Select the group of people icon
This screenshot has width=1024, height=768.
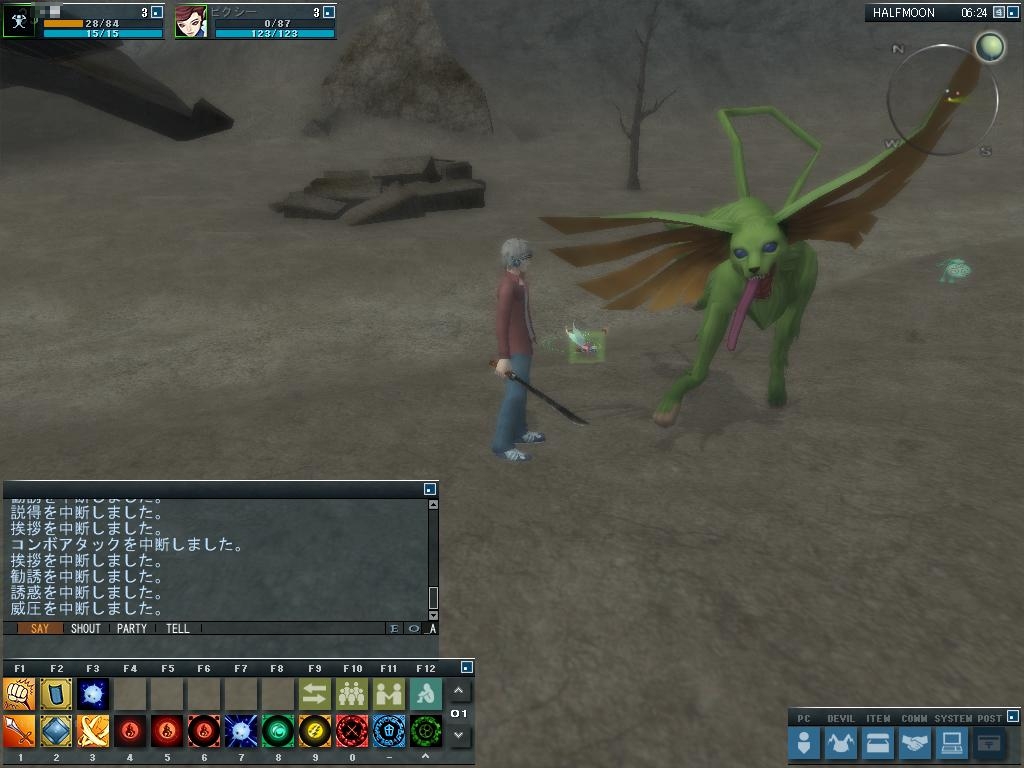point(351,694)
